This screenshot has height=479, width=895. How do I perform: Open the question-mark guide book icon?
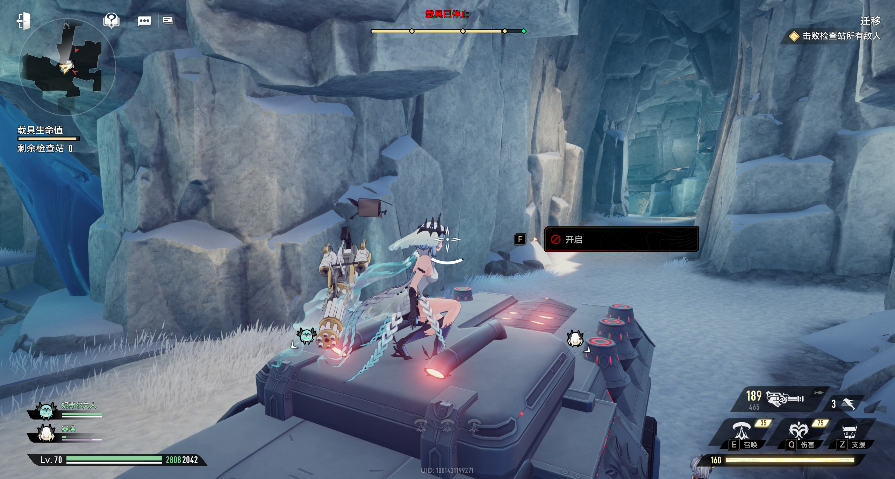(x=113, y=19)
